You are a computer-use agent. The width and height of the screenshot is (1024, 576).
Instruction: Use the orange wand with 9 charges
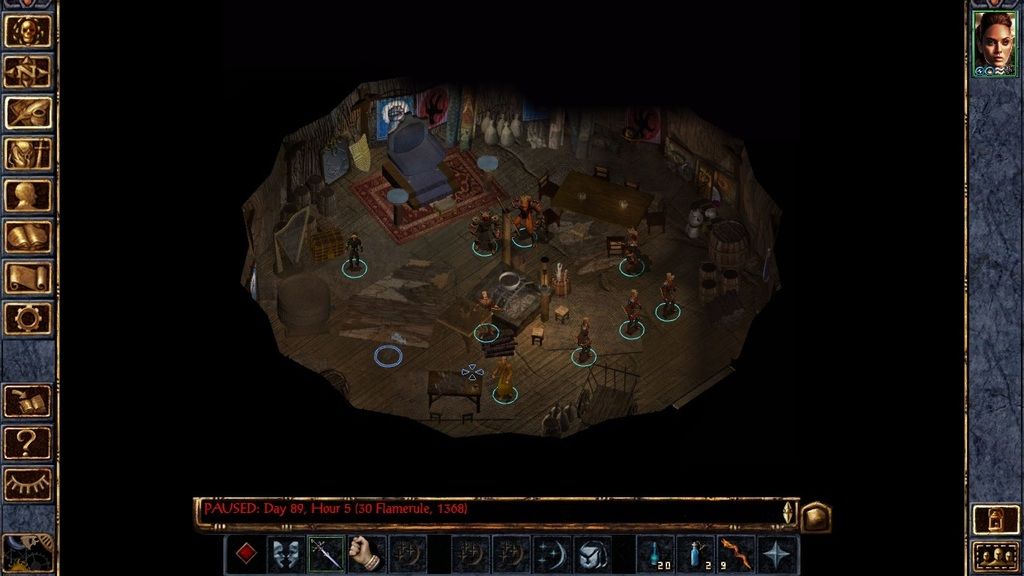[x=736, y=553]
